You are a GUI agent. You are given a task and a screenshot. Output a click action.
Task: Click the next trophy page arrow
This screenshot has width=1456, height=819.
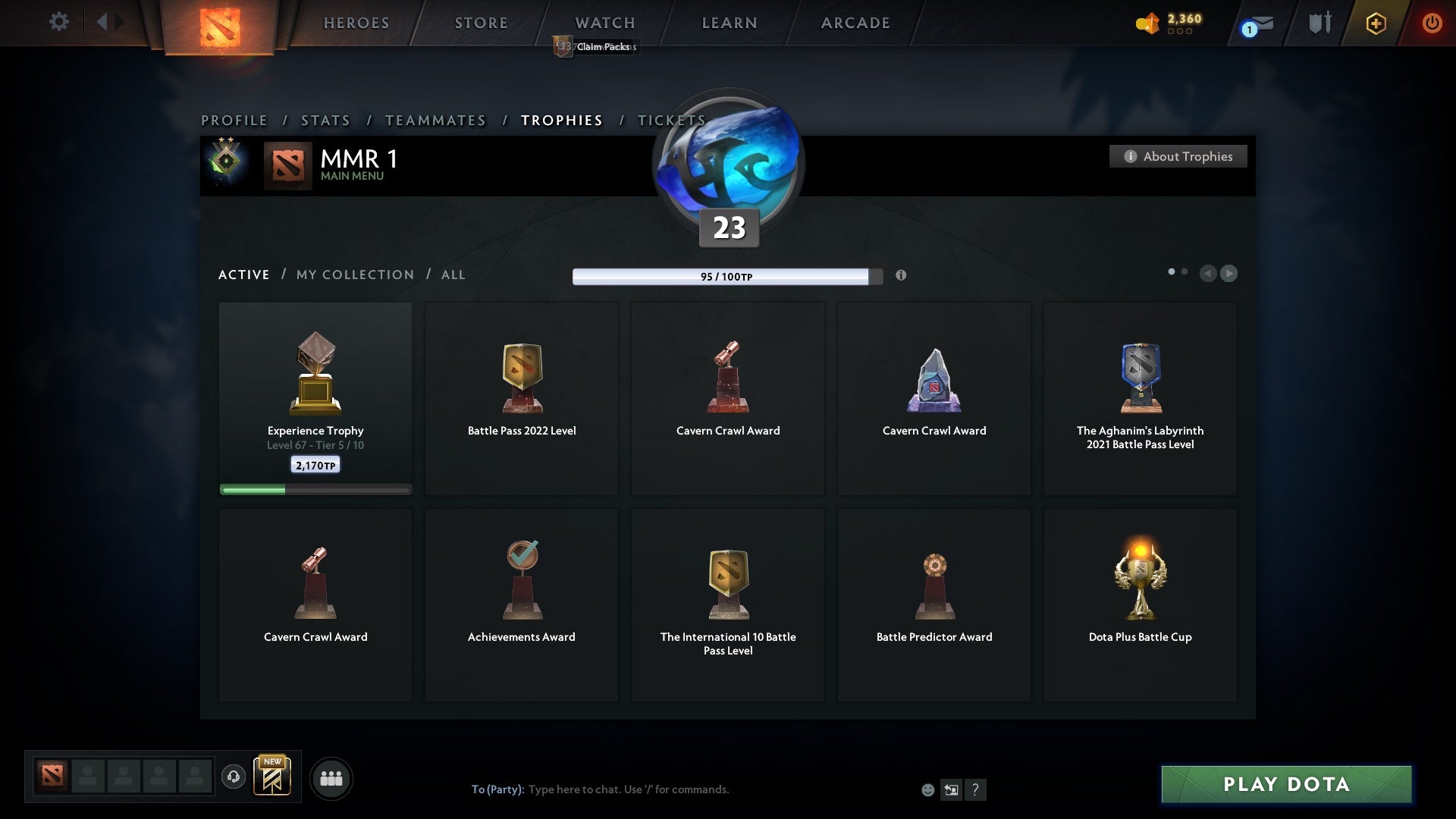tap(1229, 274)
